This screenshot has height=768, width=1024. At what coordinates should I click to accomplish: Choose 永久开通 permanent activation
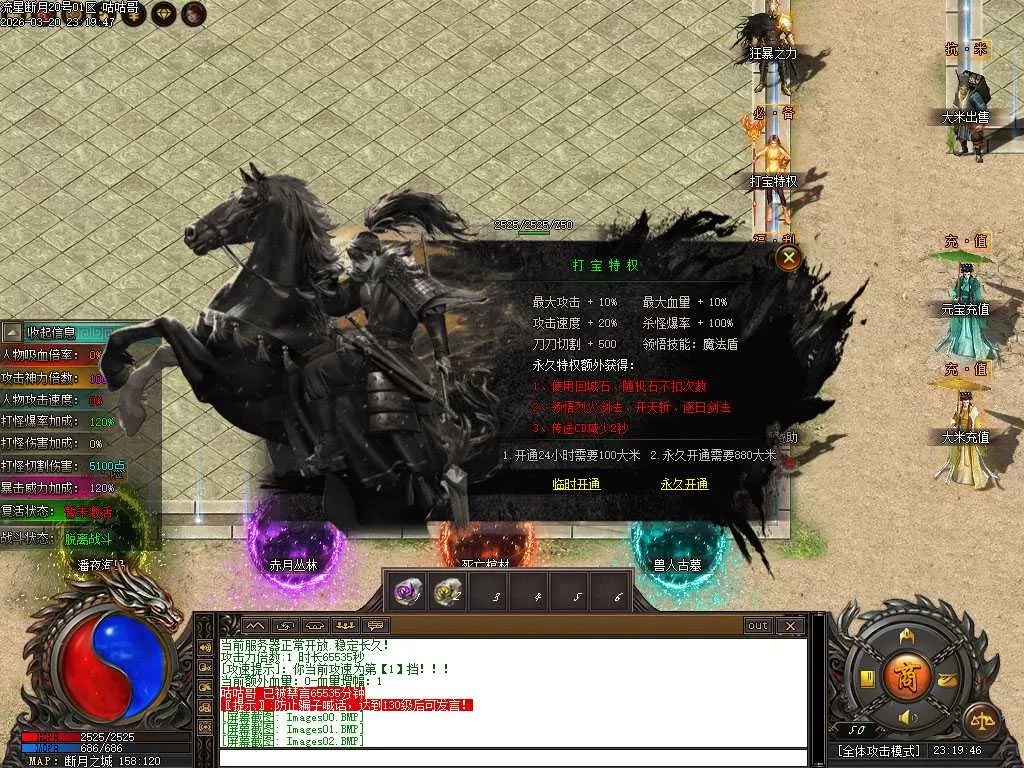click(x=684, y=484)
